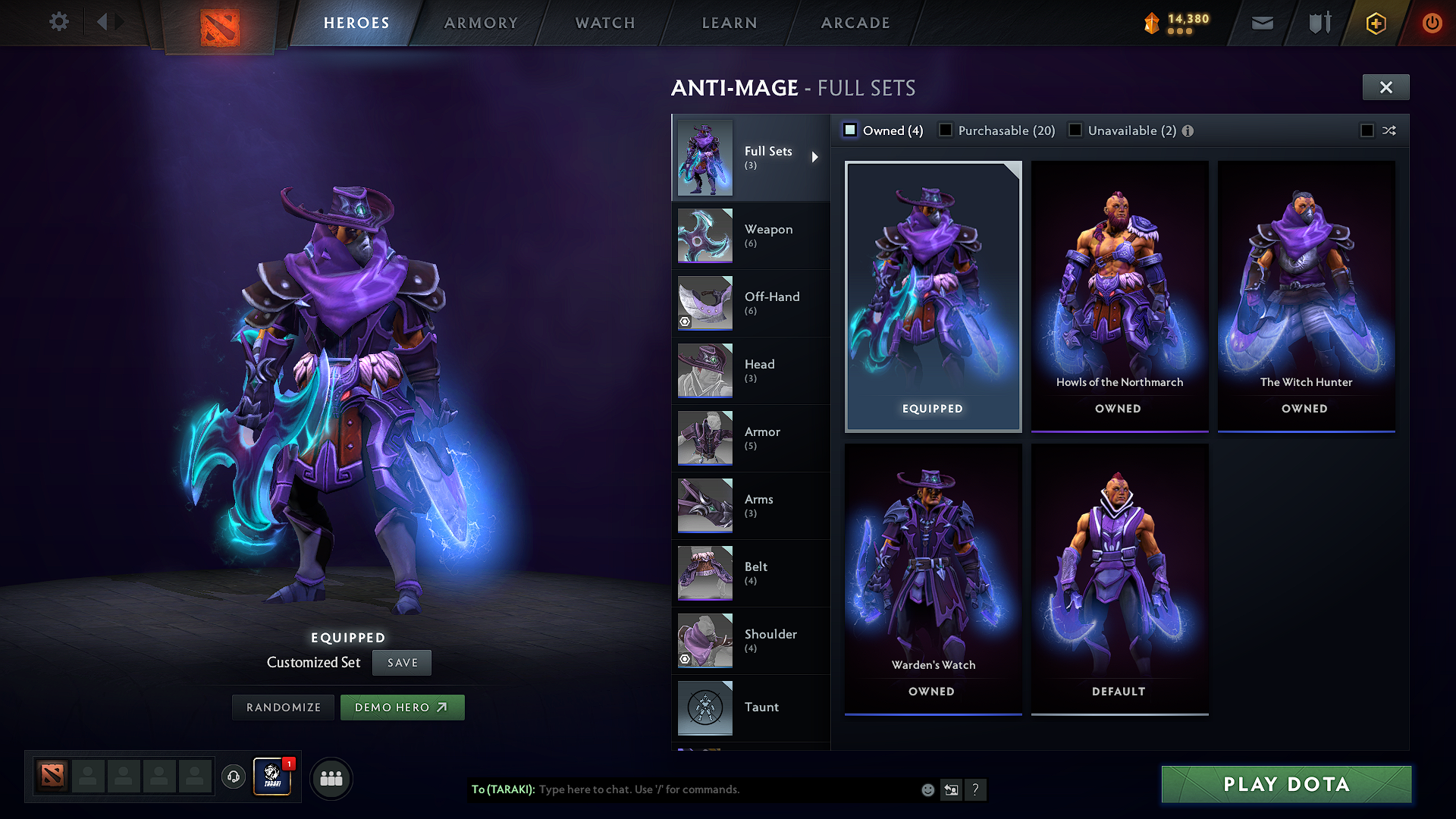Switch to the ARCADE tab

tap(855, 23)
